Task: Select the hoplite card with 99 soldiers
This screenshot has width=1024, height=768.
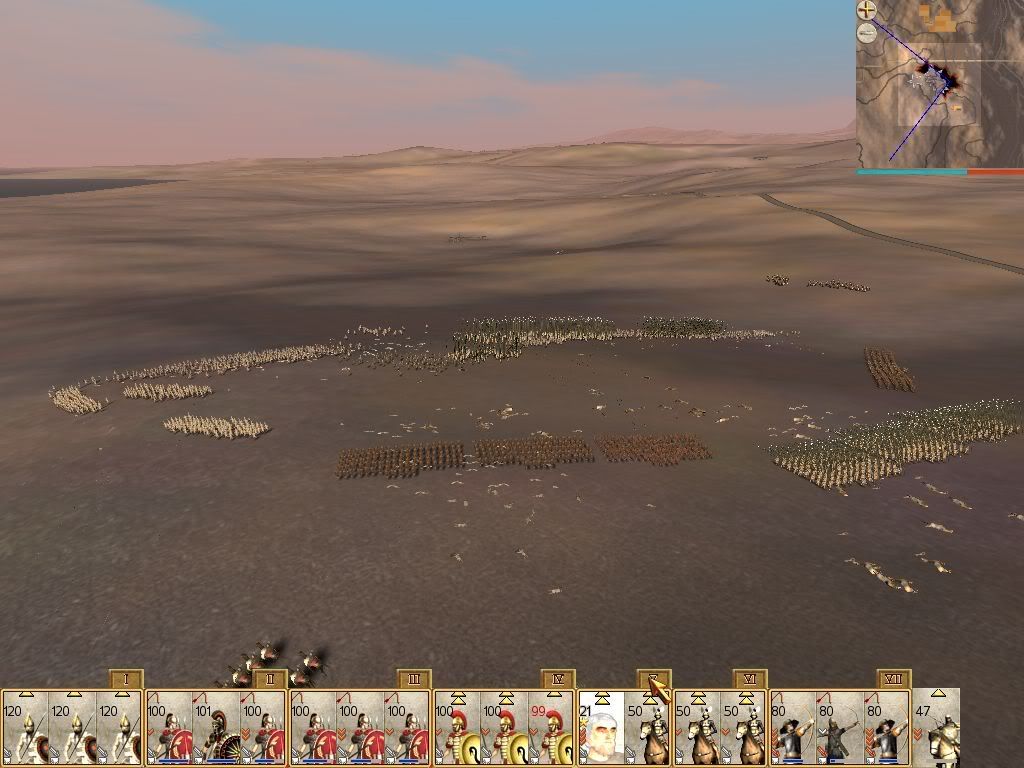Action: point(552,728)
